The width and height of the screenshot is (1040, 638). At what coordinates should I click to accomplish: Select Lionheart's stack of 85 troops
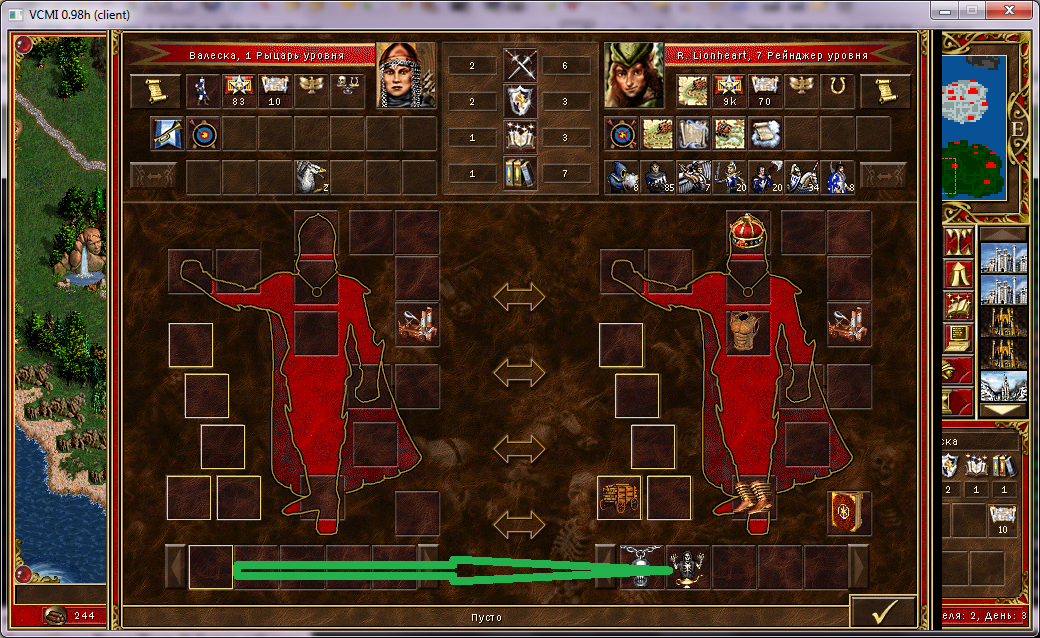659,177
